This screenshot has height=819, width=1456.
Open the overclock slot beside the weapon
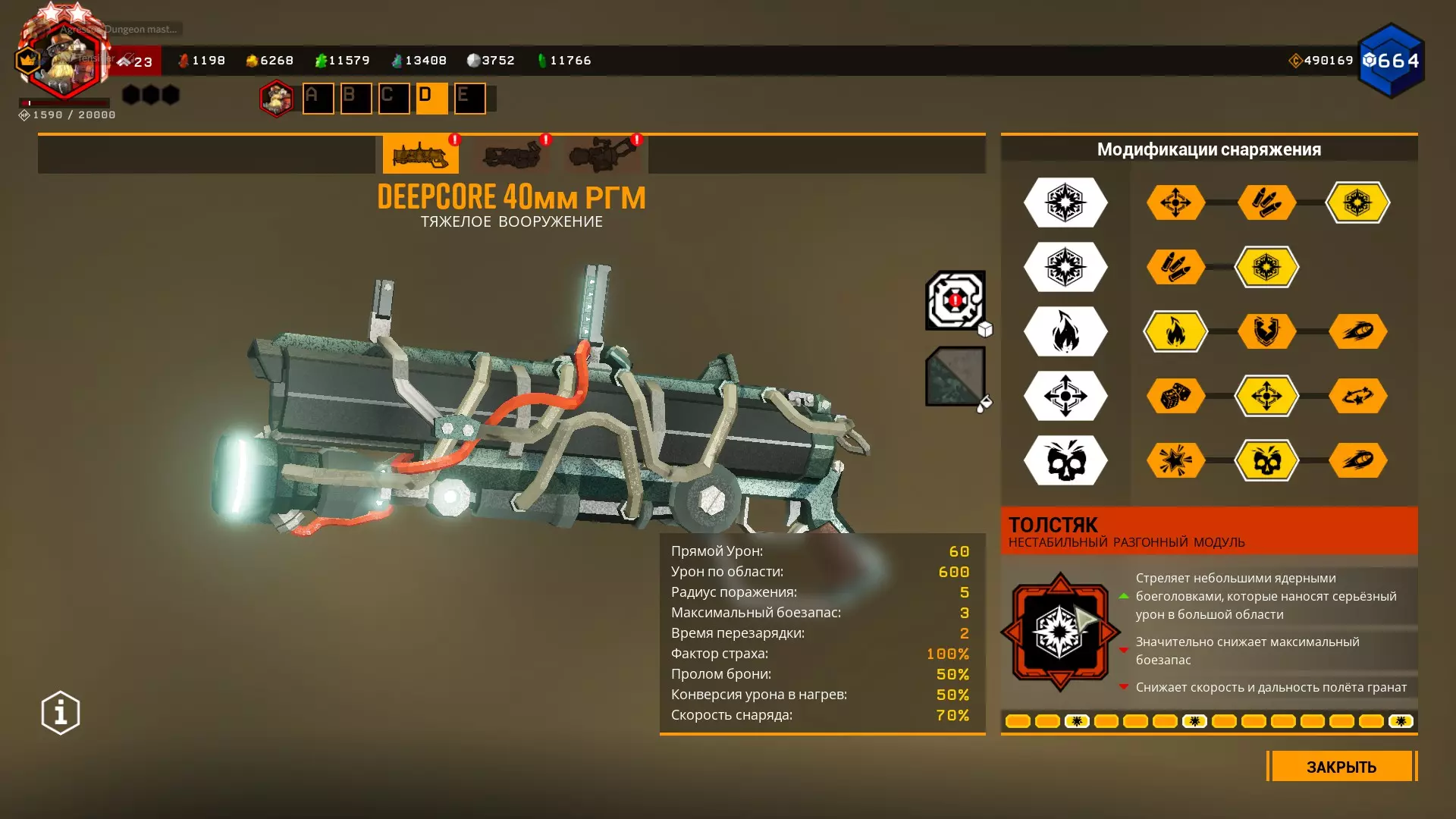[955, 300]
